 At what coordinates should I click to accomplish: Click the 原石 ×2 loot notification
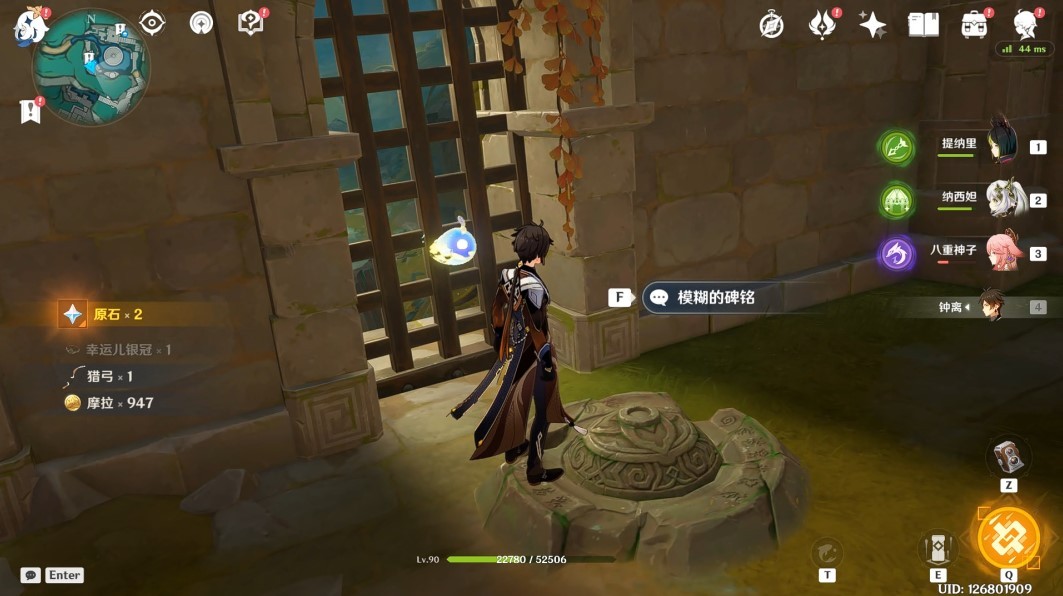click(115, 314)
